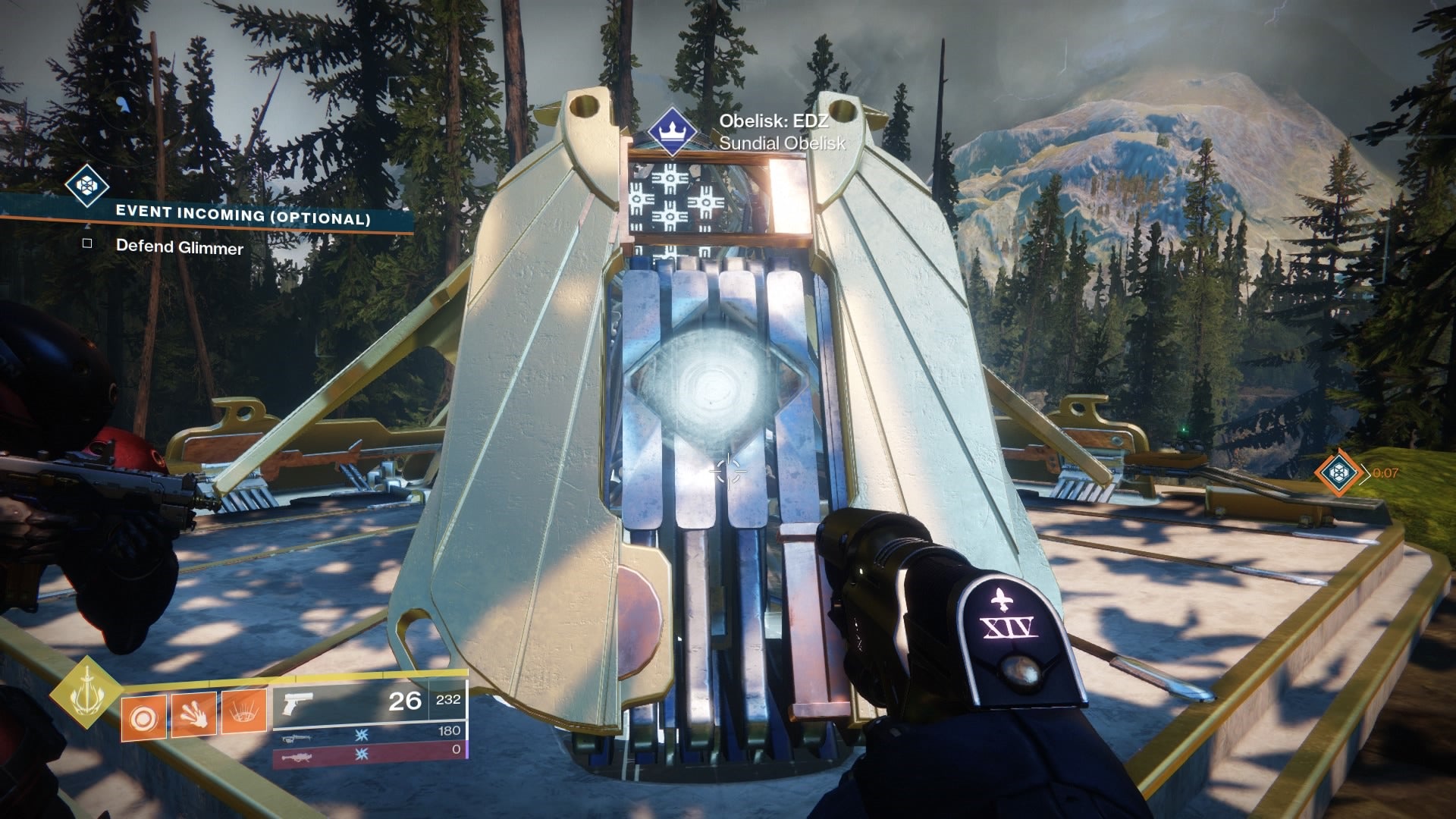Select the Obelisk: EDZ crown marker
Screen dimensions: 1456x819
tap(671, 132)
